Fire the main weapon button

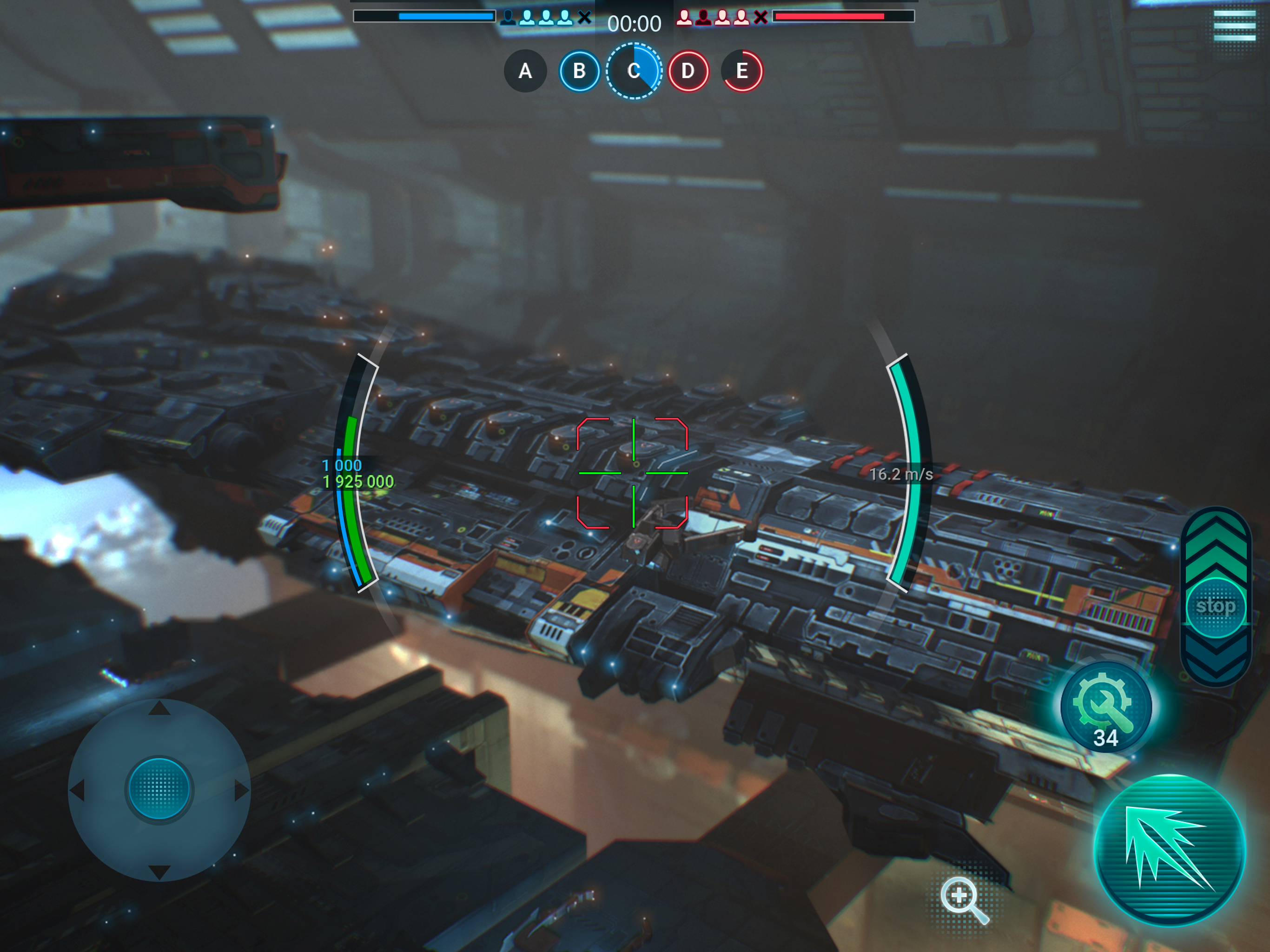point(1170,850)
